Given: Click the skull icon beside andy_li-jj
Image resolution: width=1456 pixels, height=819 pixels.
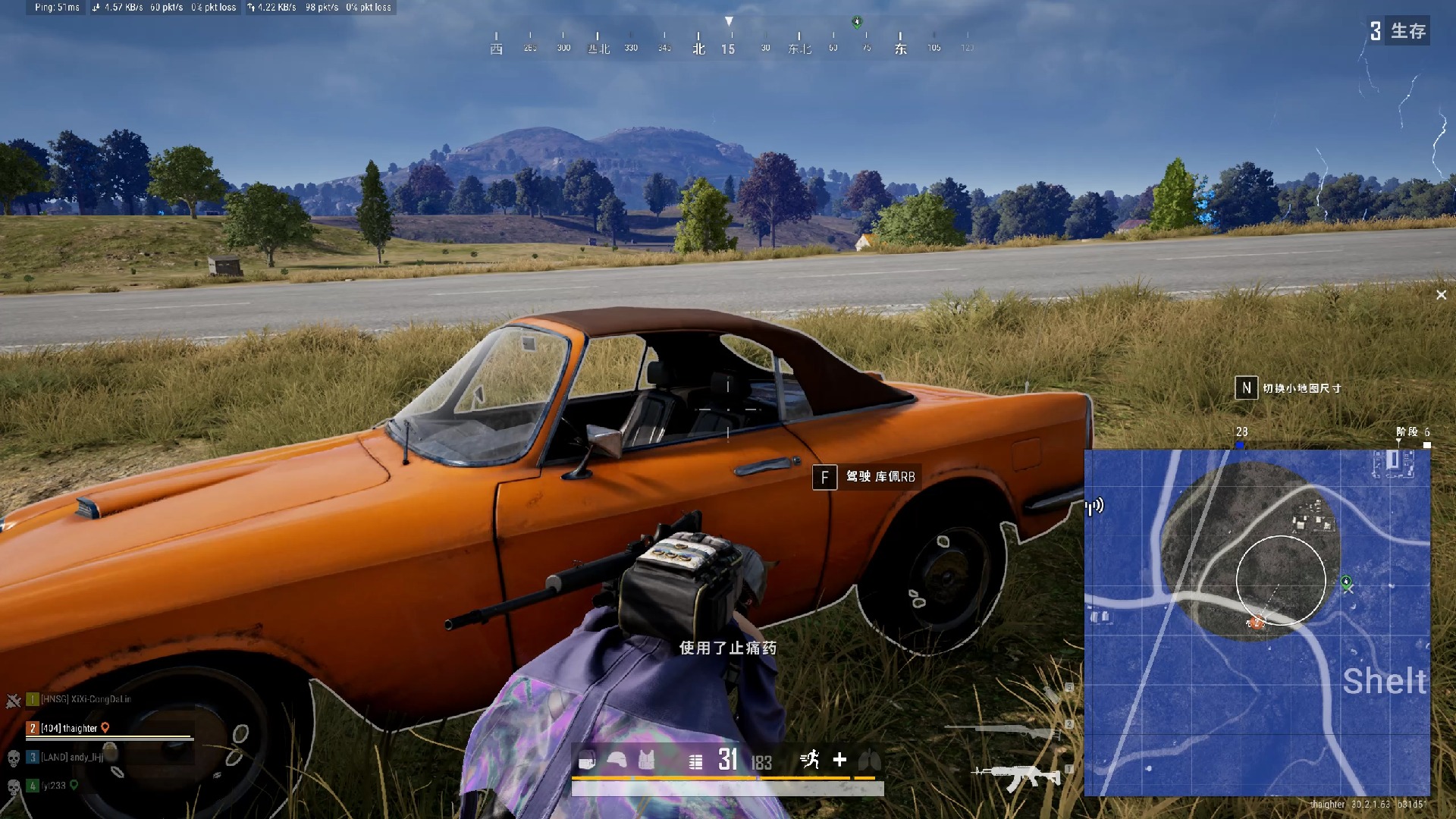Looking at the screenshot, I should click(x=13, y=758).
